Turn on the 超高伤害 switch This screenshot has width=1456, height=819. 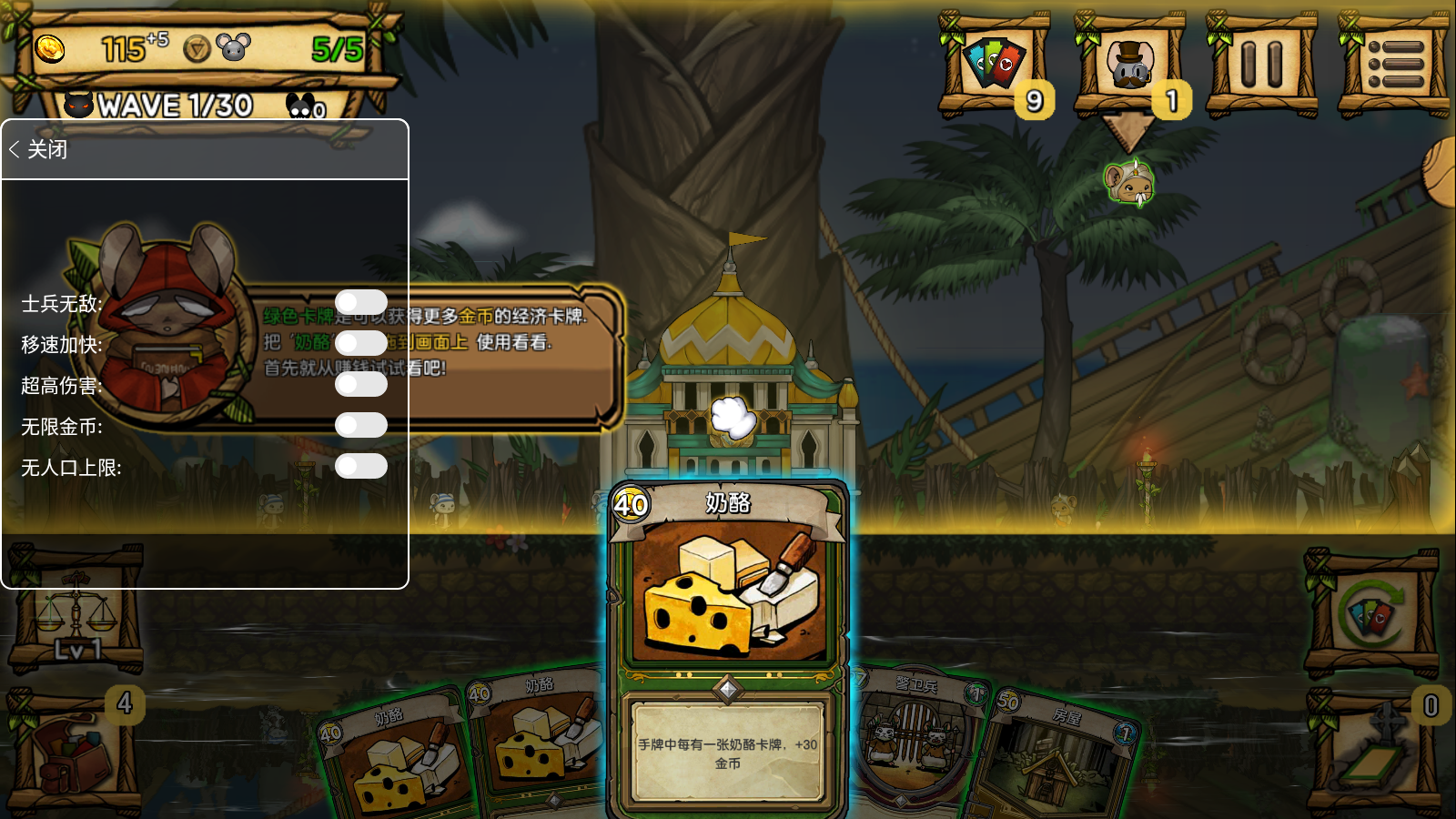(x=361, y=385)
